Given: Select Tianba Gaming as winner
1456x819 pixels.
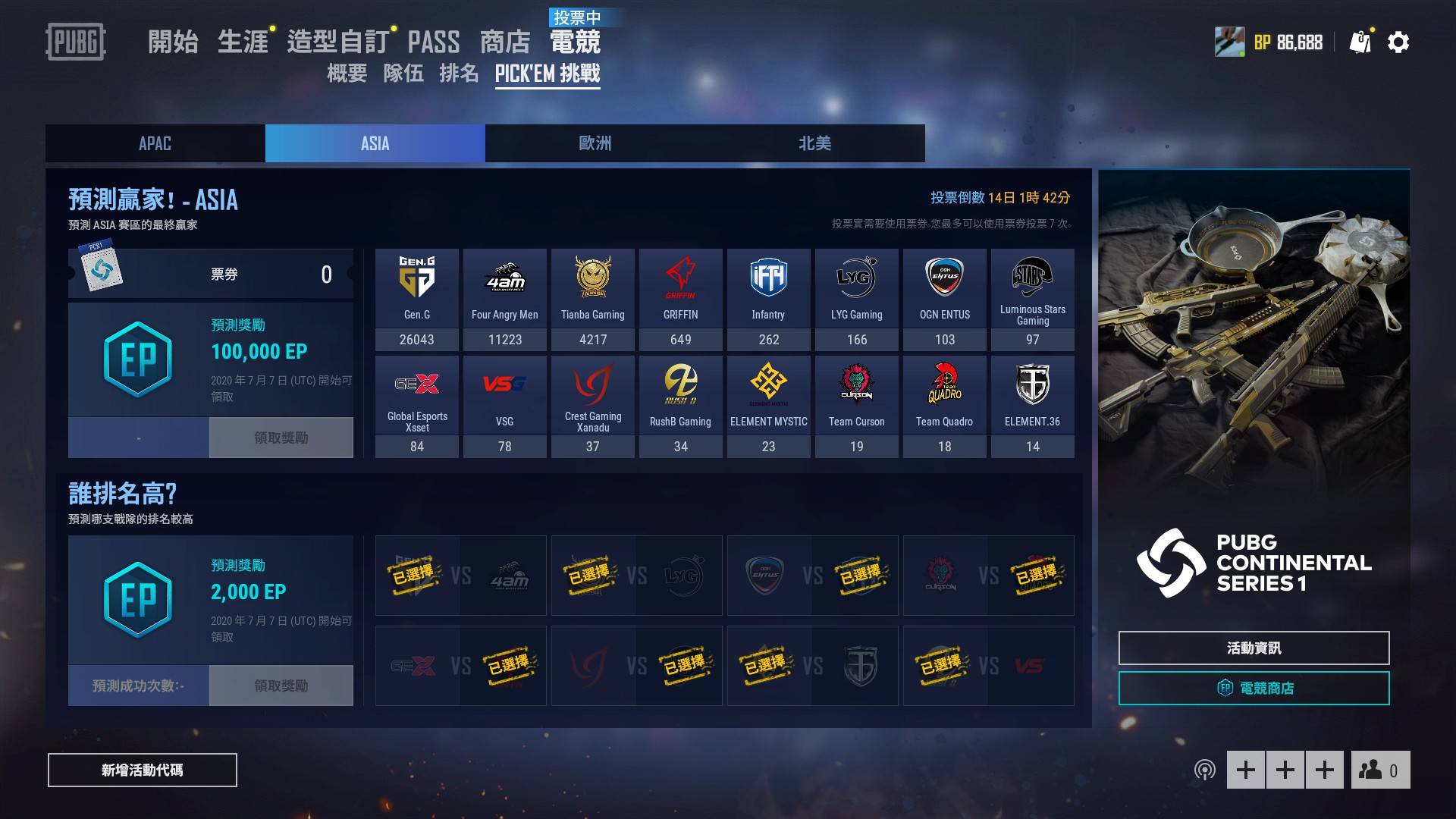Looking at the screenshot, I should pos(592,299).
